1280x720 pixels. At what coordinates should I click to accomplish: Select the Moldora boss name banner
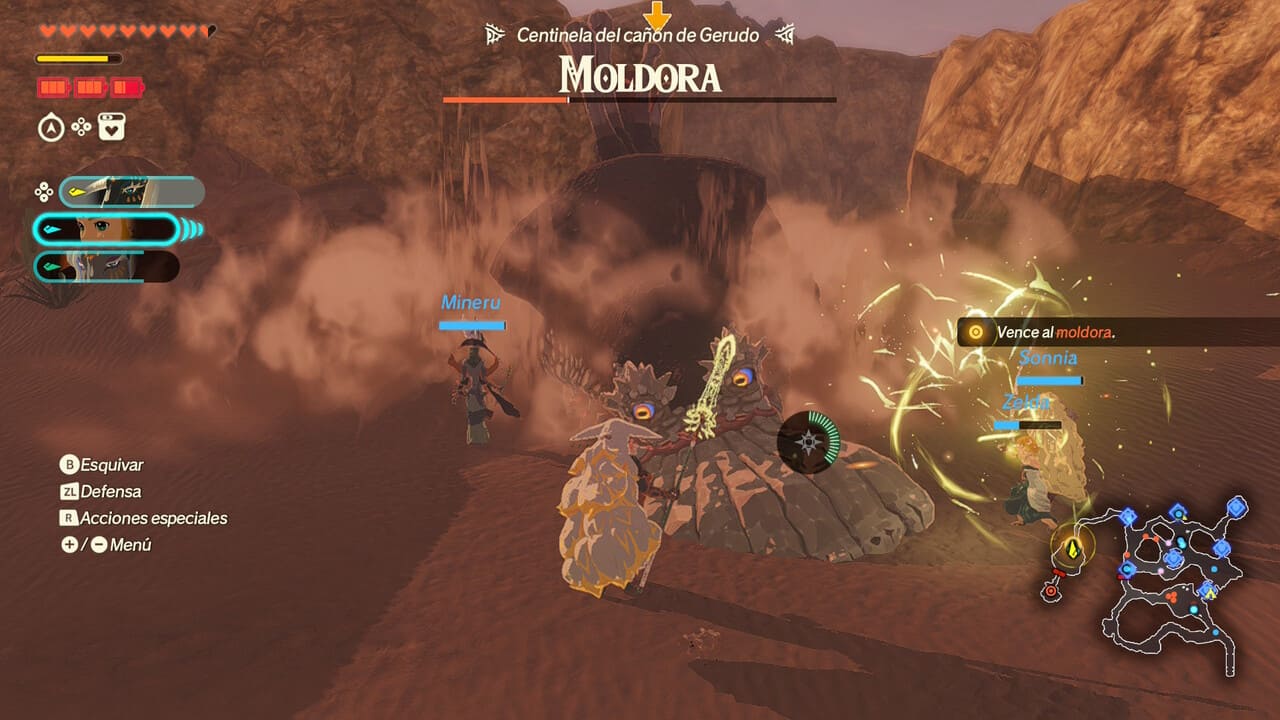tap(640, 75)
